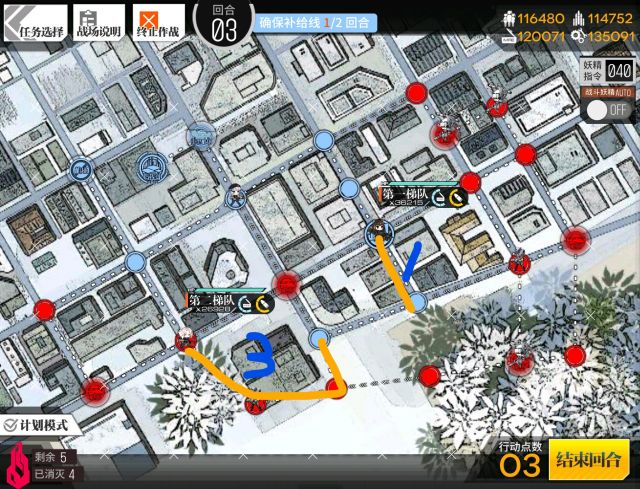Image resolution: width=640 pixels, height=489 pixels.
Task: Click 终止作战 to abort the battle
Action: coord(159,22)
